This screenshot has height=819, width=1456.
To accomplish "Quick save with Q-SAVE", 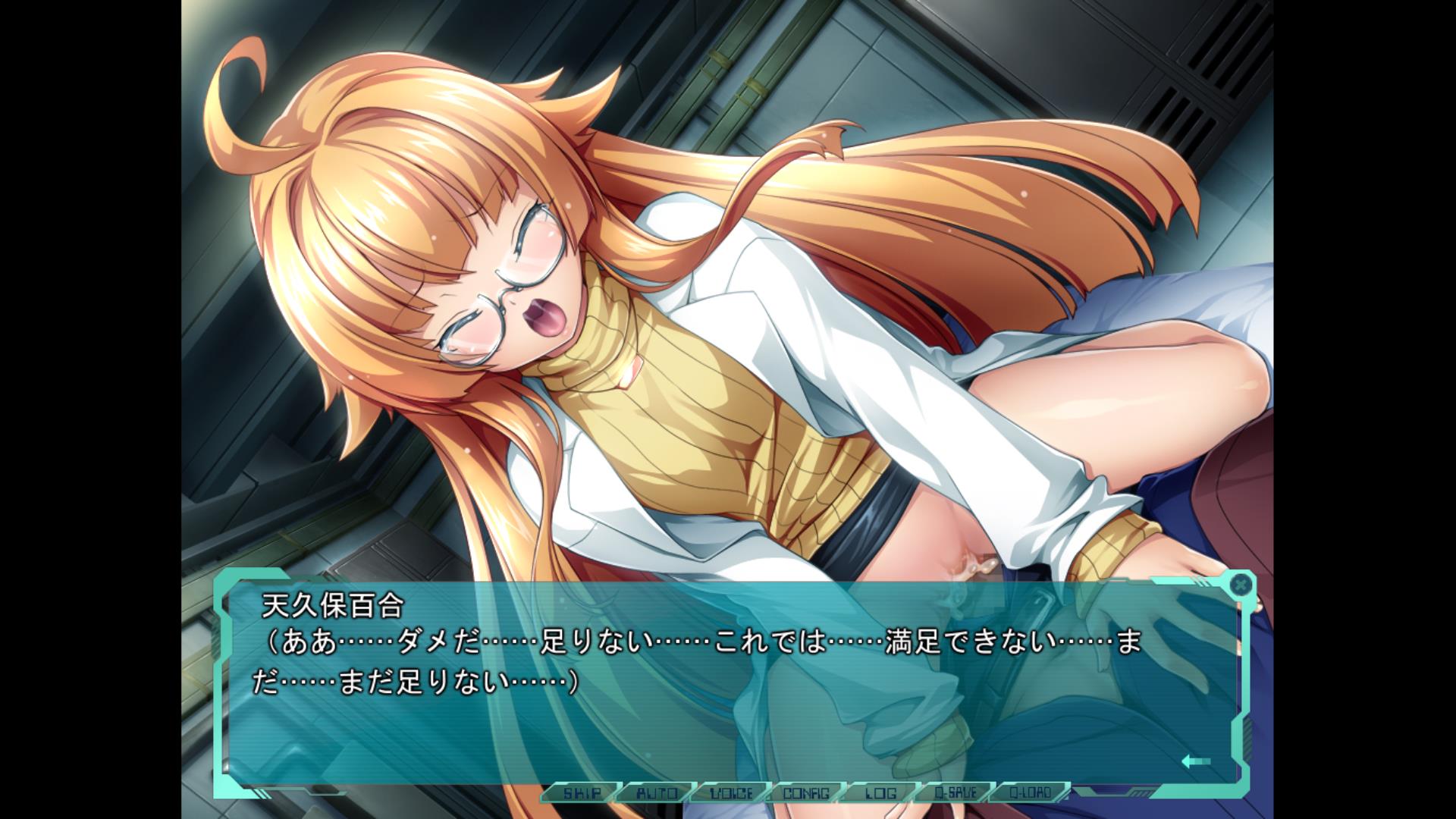I will click(955, 793).
